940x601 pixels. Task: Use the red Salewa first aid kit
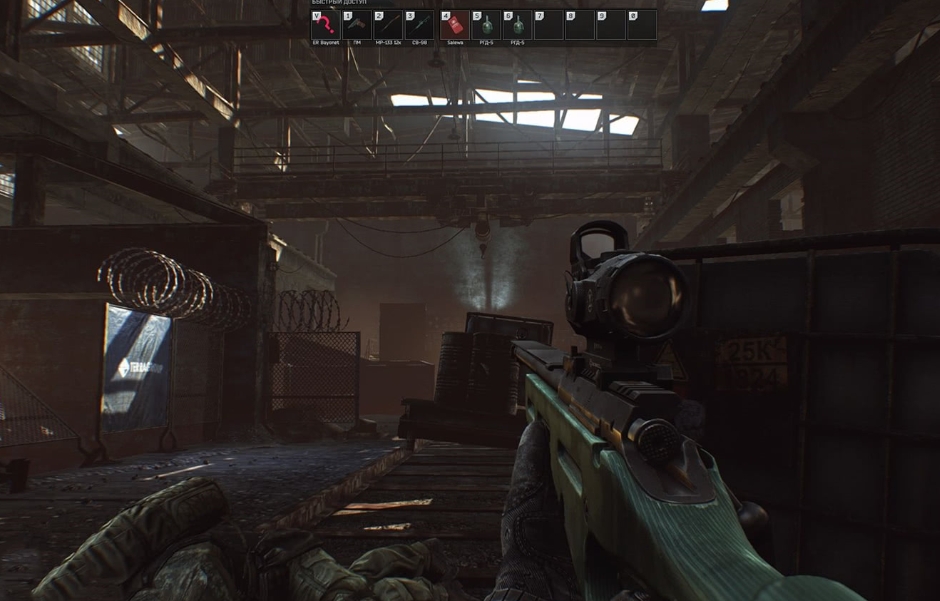455,25
